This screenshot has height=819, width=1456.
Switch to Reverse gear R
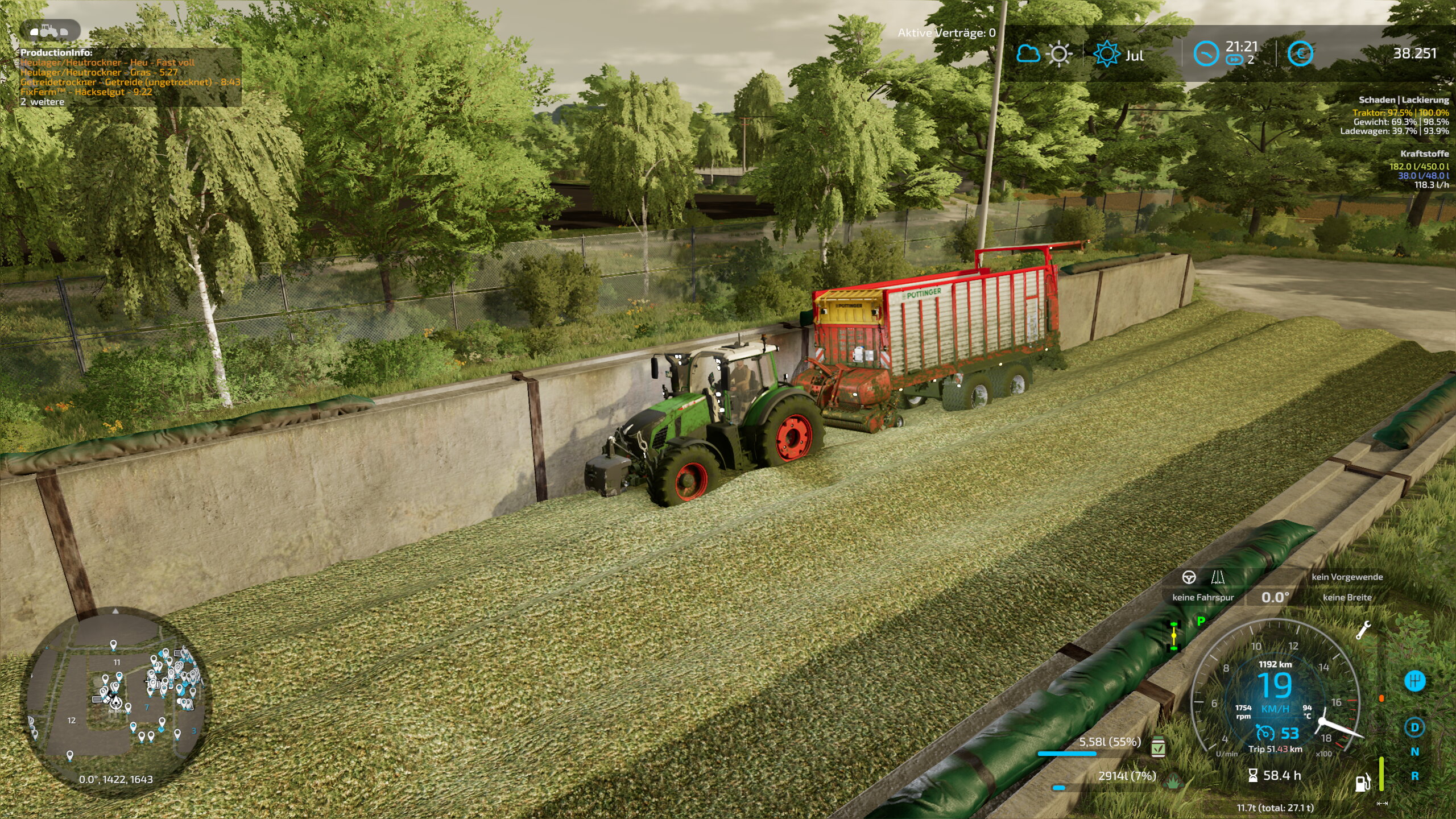click(1414, 776)
